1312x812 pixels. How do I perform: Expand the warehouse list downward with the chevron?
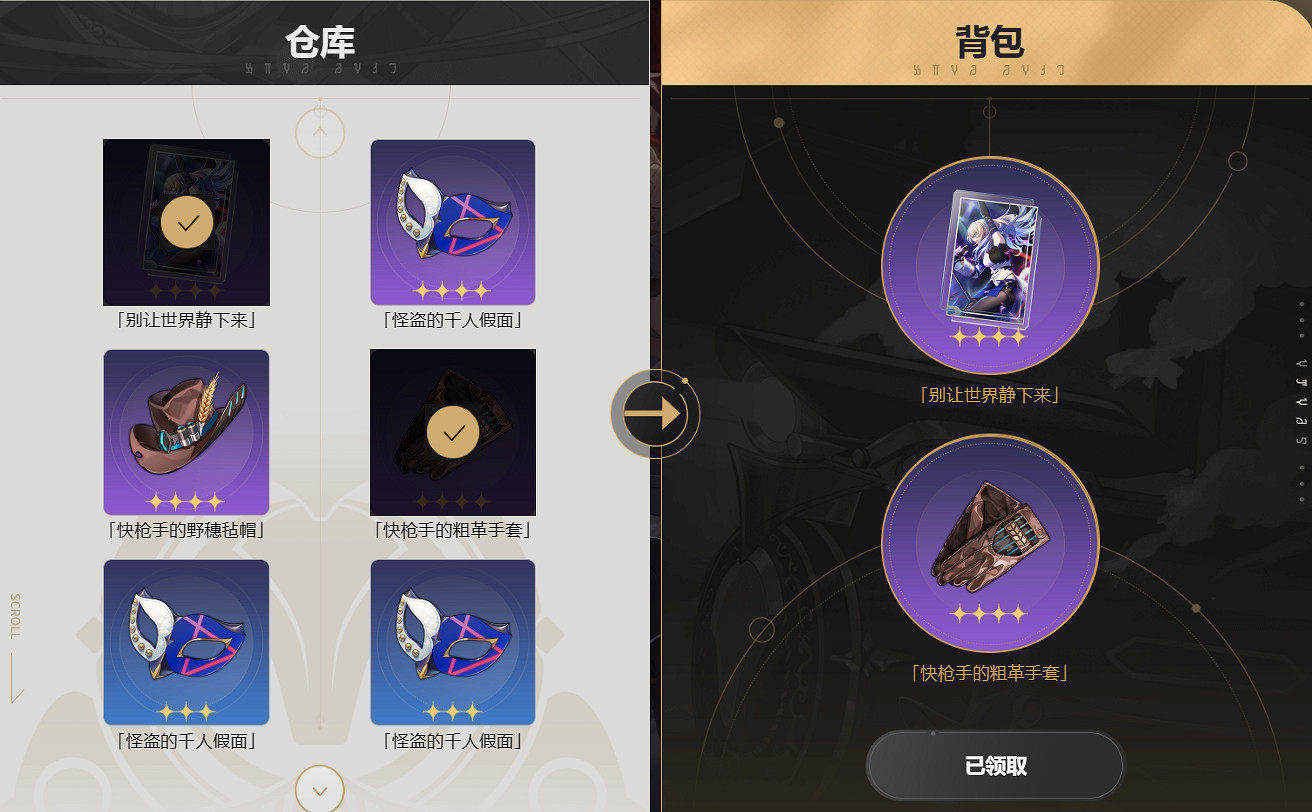[319, 788]
